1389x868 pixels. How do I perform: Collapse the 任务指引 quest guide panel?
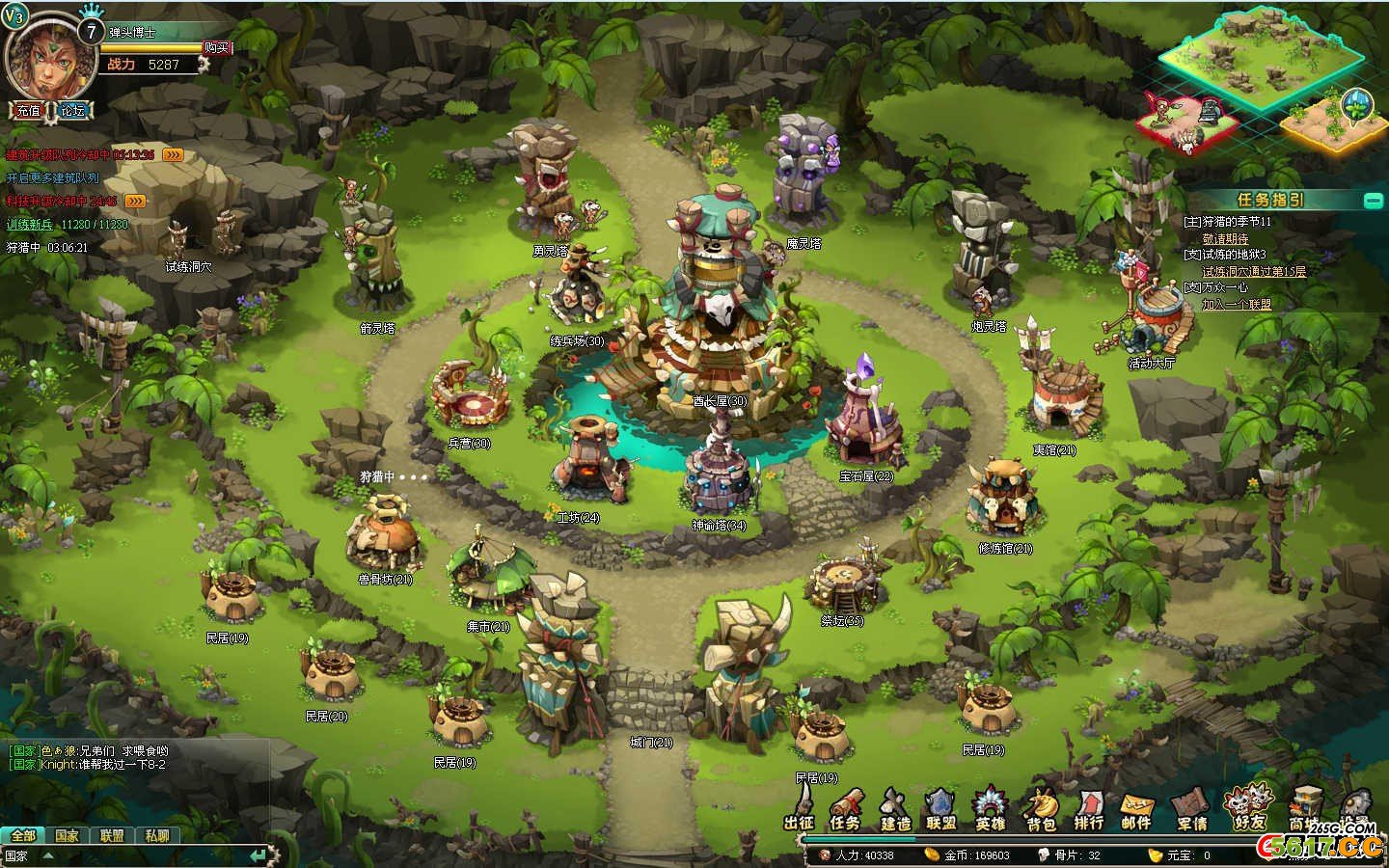click(1372, 200)
